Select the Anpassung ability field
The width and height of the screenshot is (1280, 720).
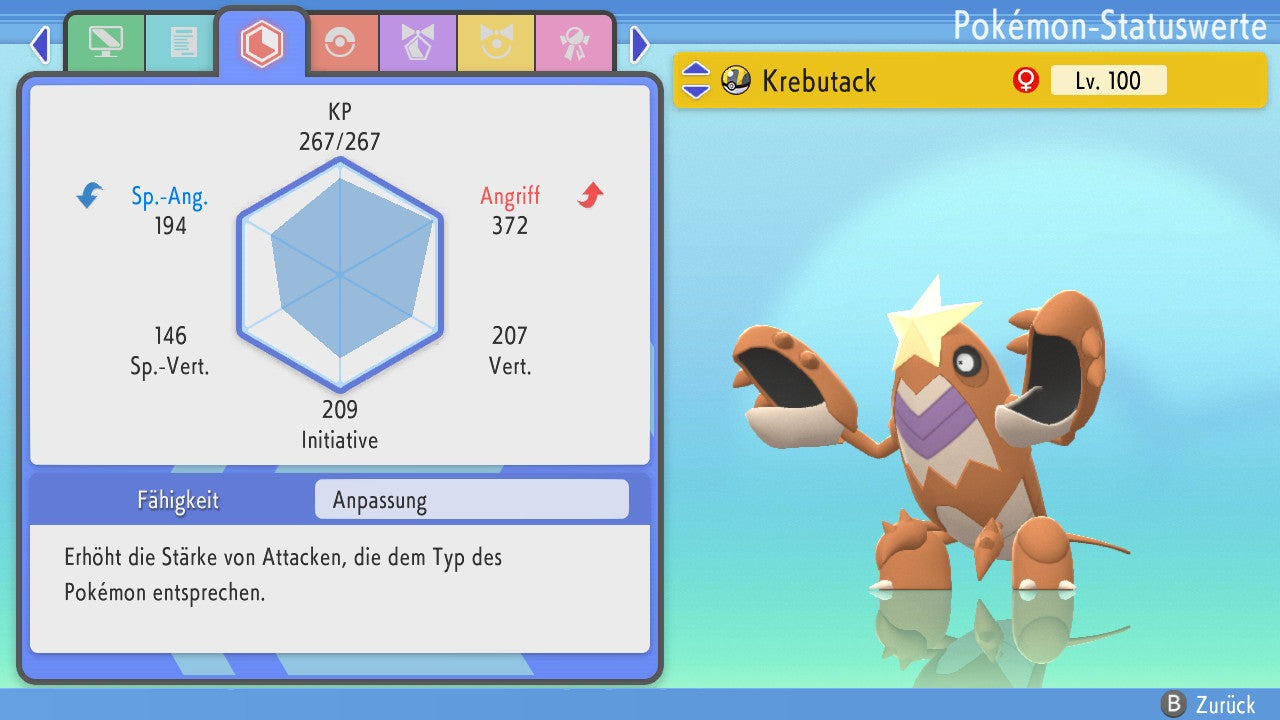coord(471,500)
